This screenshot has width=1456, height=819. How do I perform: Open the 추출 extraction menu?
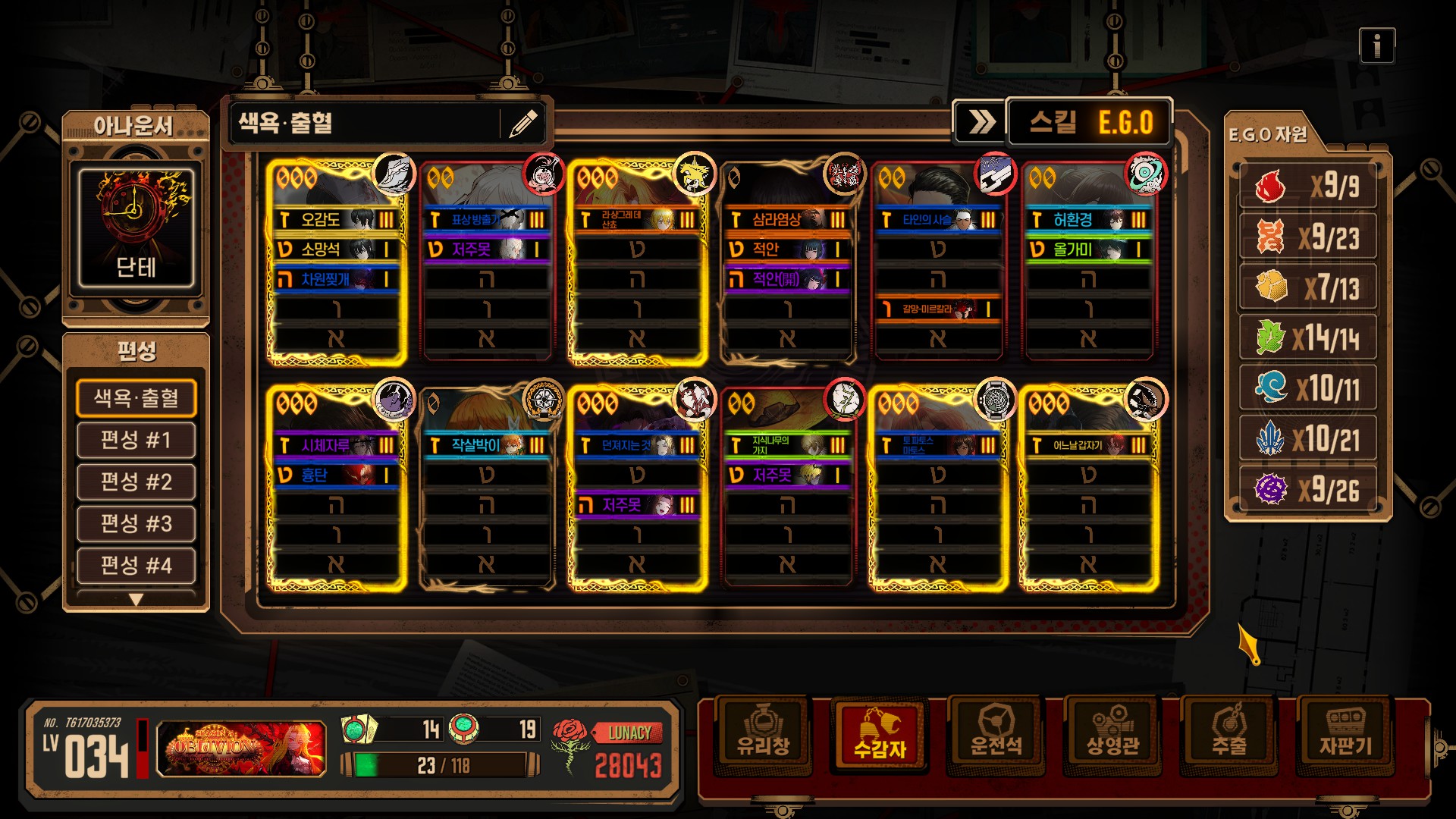coord(1229,733)
